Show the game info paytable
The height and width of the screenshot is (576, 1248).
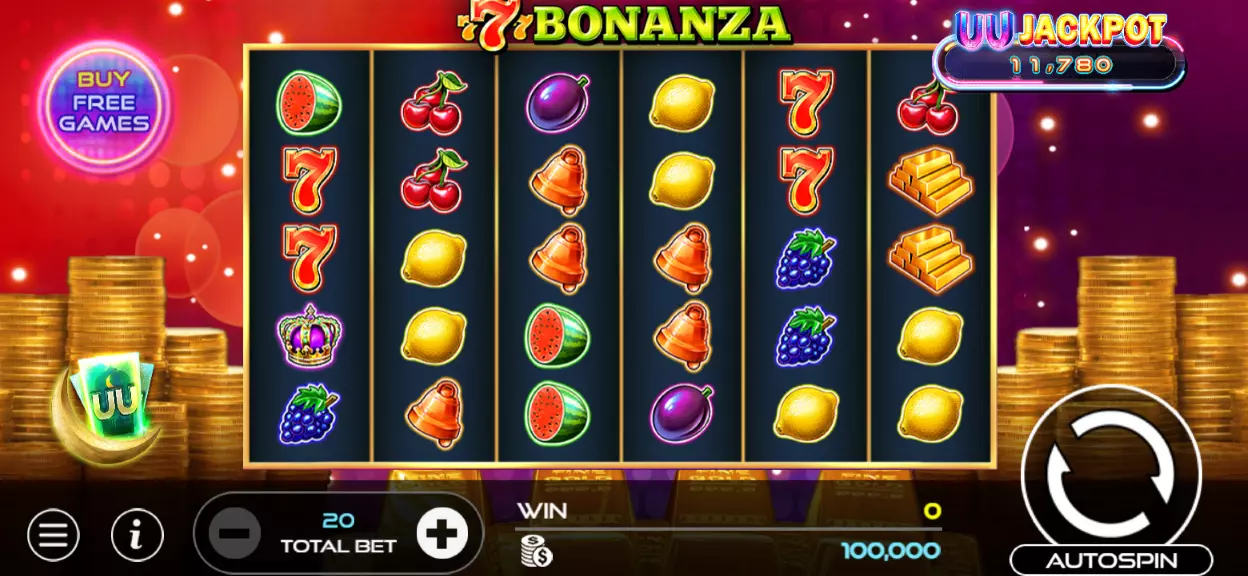tap(137, 535)
